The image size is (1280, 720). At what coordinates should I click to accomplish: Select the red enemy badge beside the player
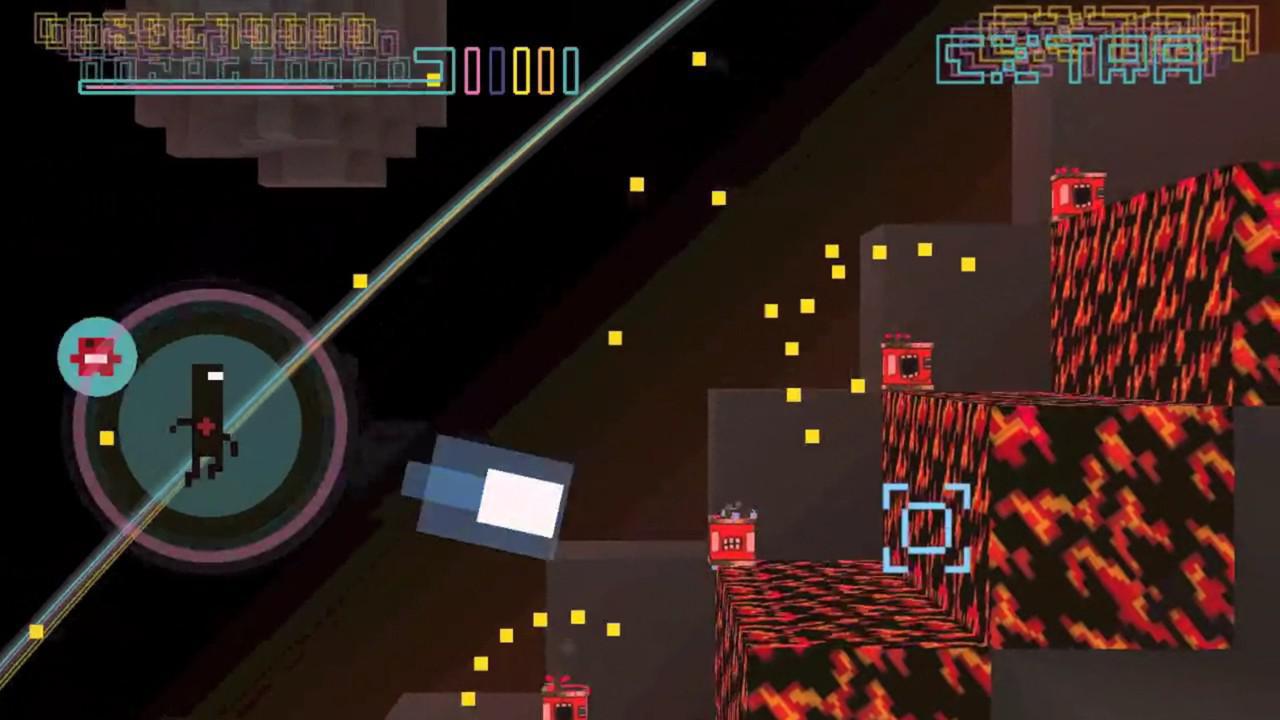tap(96, 356)
